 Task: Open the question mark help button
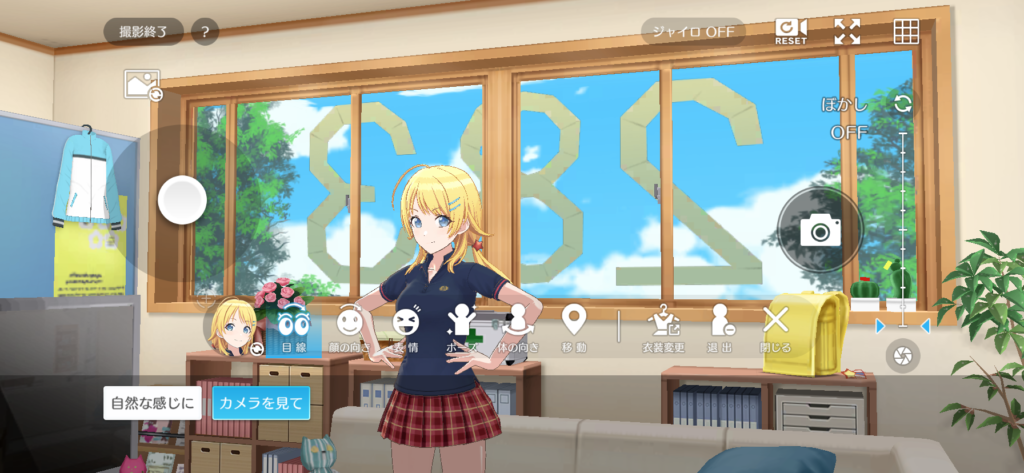tap(205, 32)
